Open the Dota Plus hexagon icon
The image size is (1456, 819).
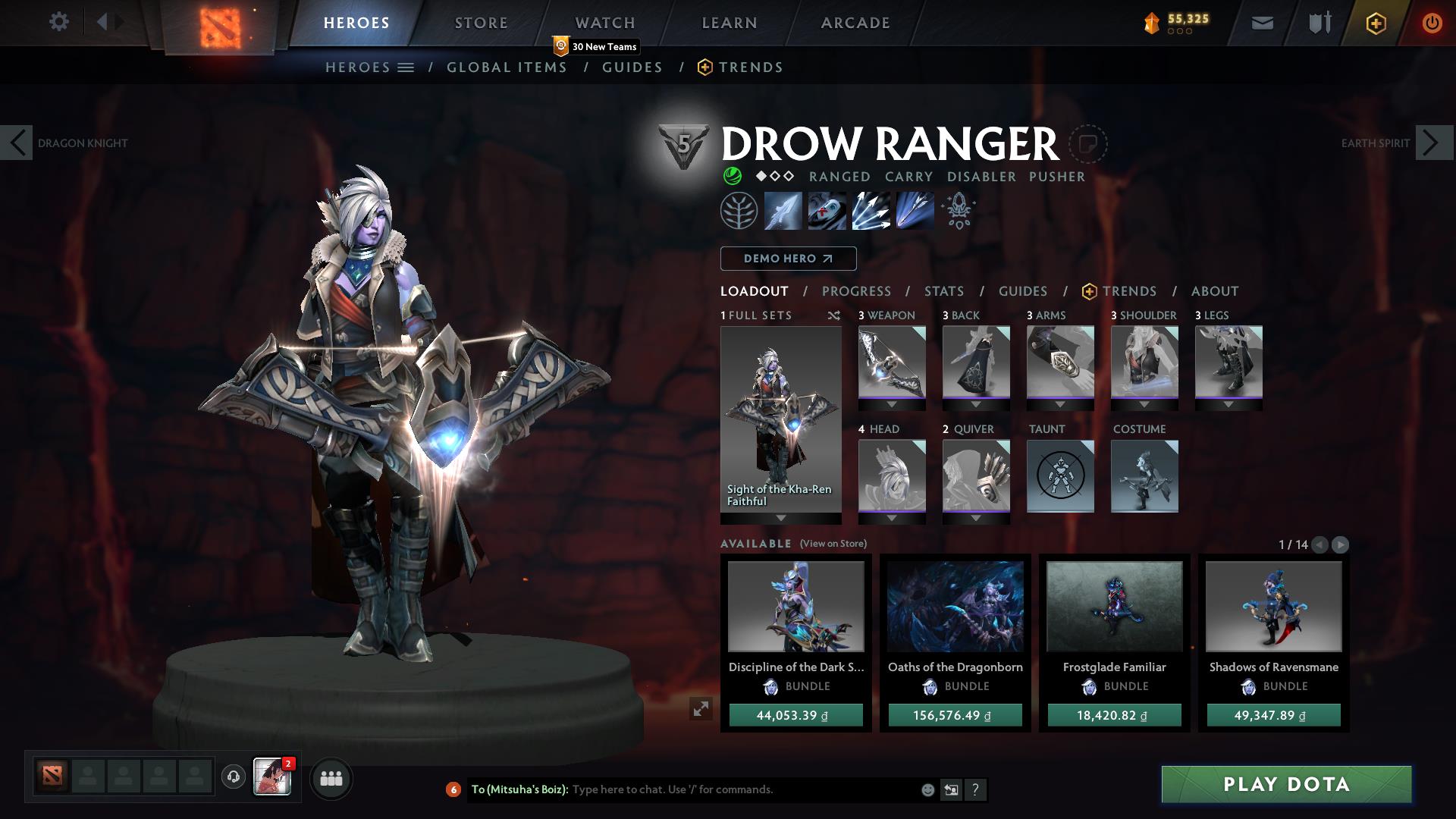[1375, 23]
